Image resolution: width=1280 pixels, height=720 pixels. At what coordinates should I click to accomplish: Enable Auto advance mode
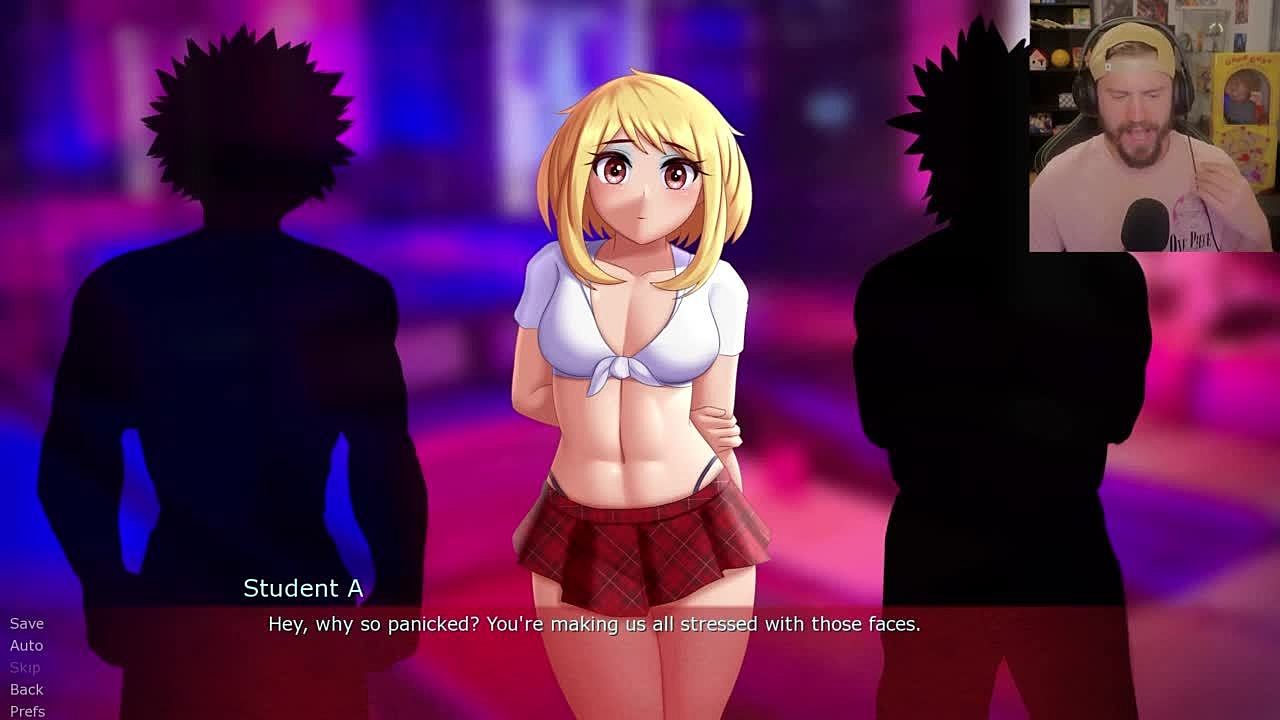[27, 645]
